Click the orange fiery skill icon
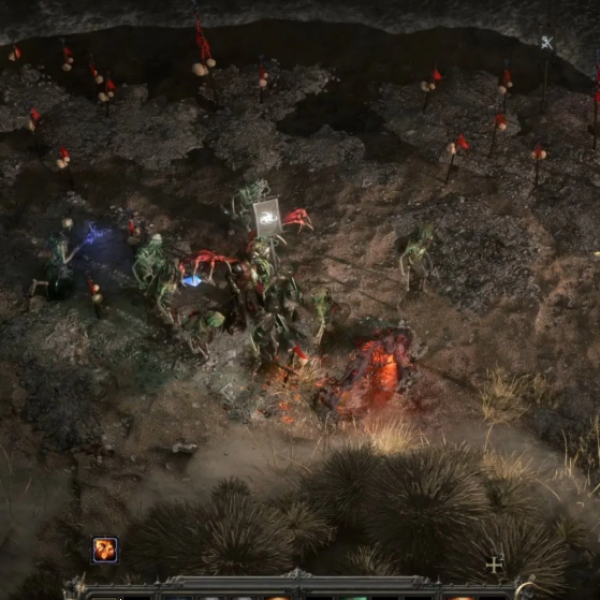Viewport: 600px width, 600px height. coord(105,549)
